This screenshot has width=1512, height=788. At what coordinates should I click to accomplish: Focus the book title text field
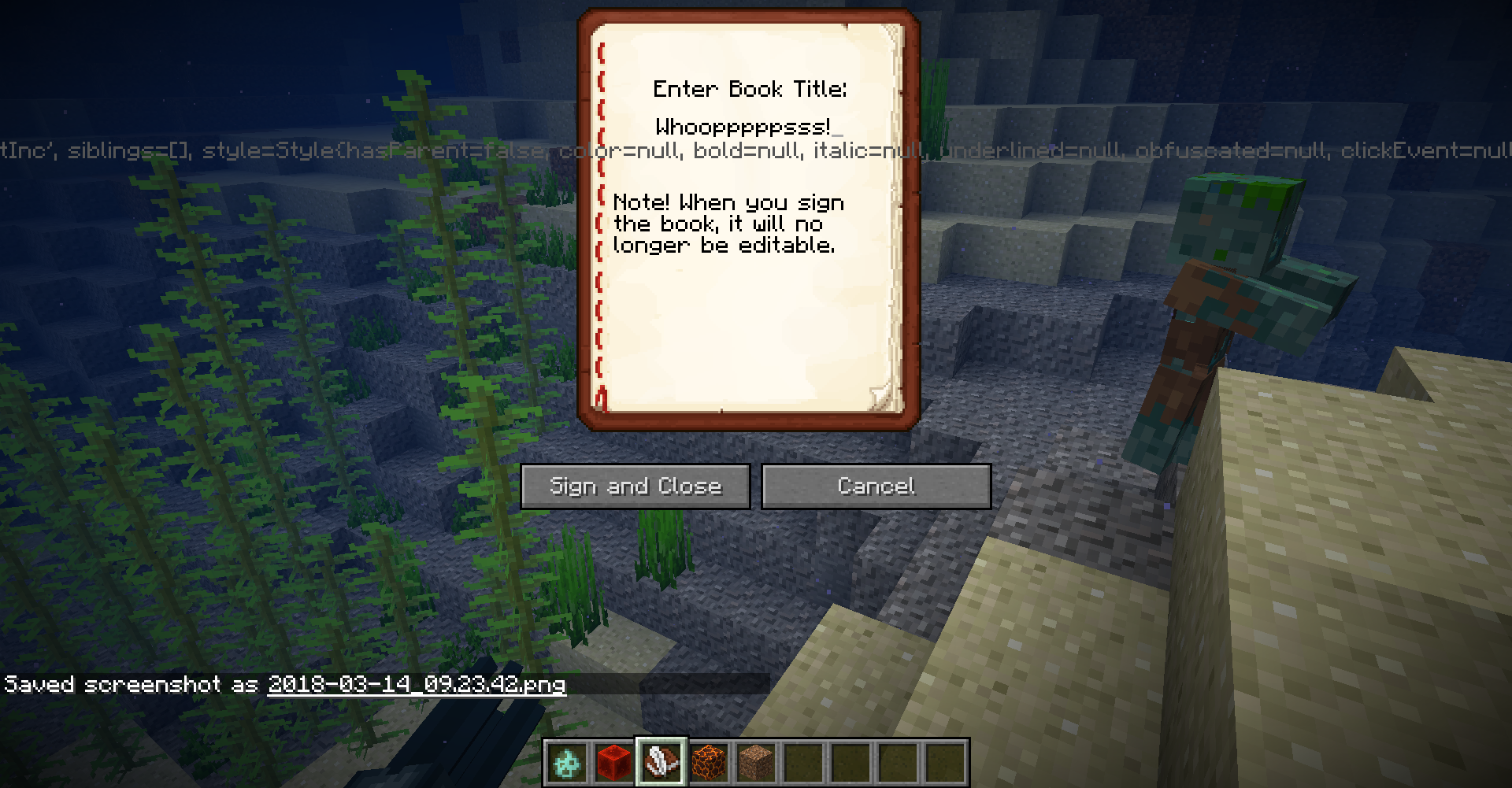(748, 128)
